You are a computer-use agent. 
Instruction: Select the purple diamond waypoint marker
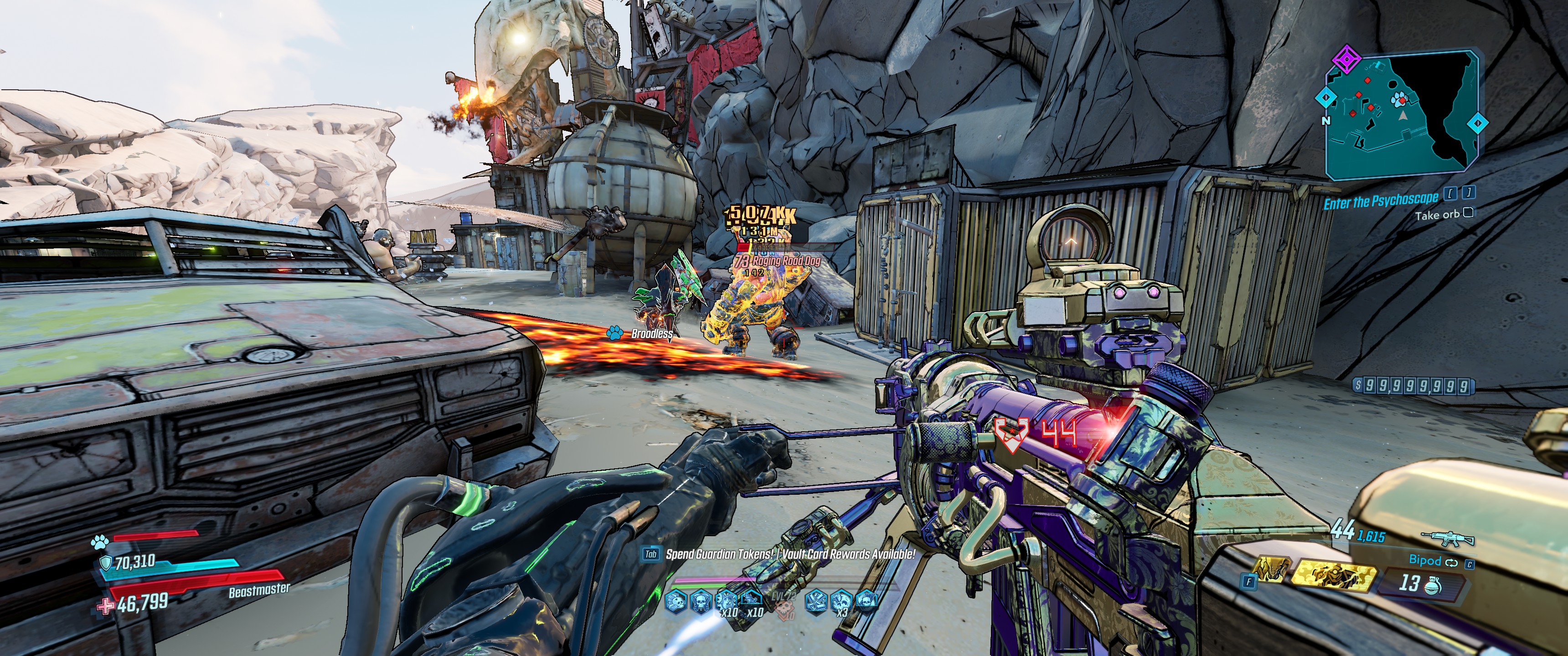tap(1346, 60)
